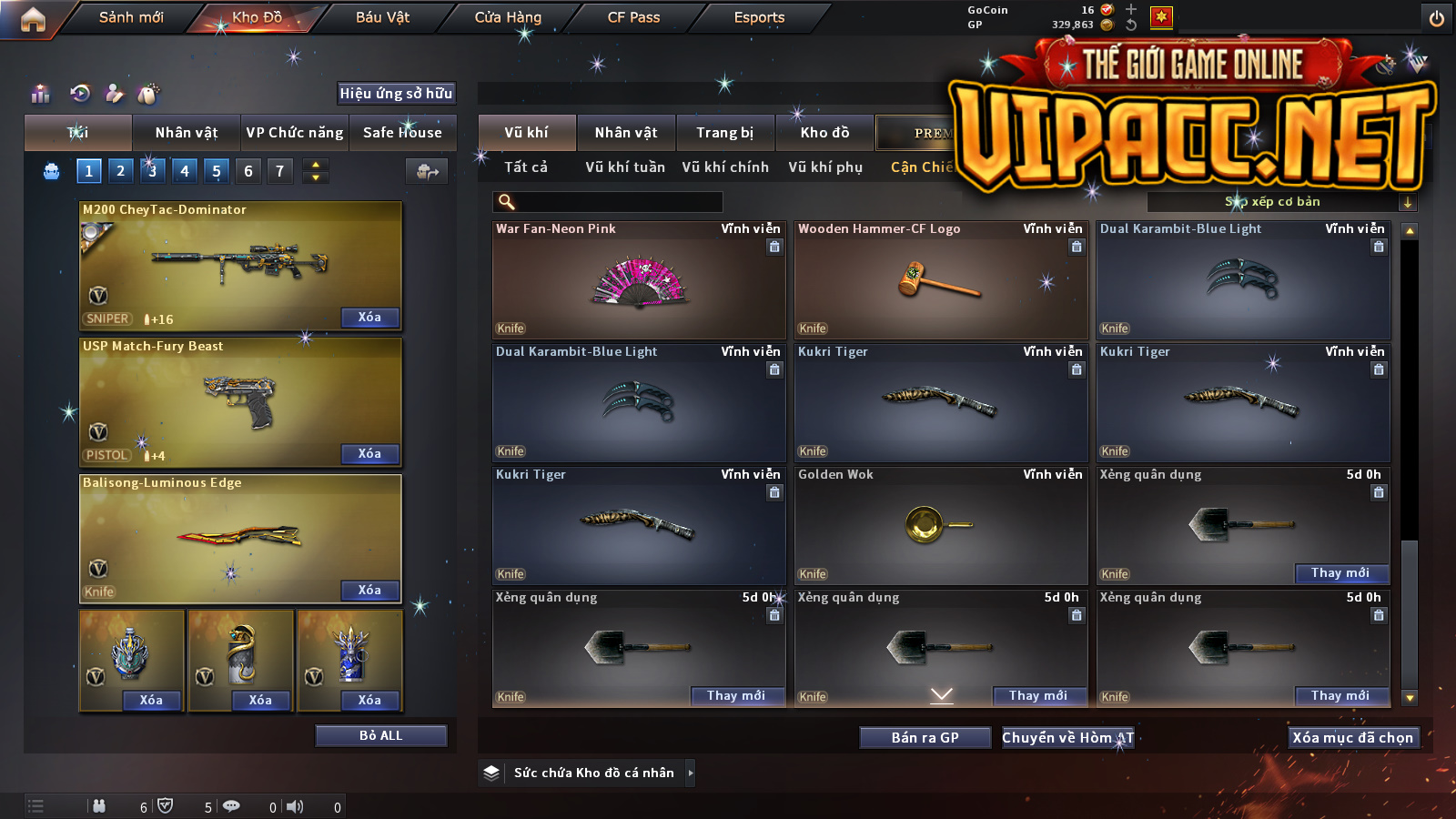The height and width of the screenshot is (819, 1456).
Task: Switch to the Báu Vật tab
Action: 382,17
